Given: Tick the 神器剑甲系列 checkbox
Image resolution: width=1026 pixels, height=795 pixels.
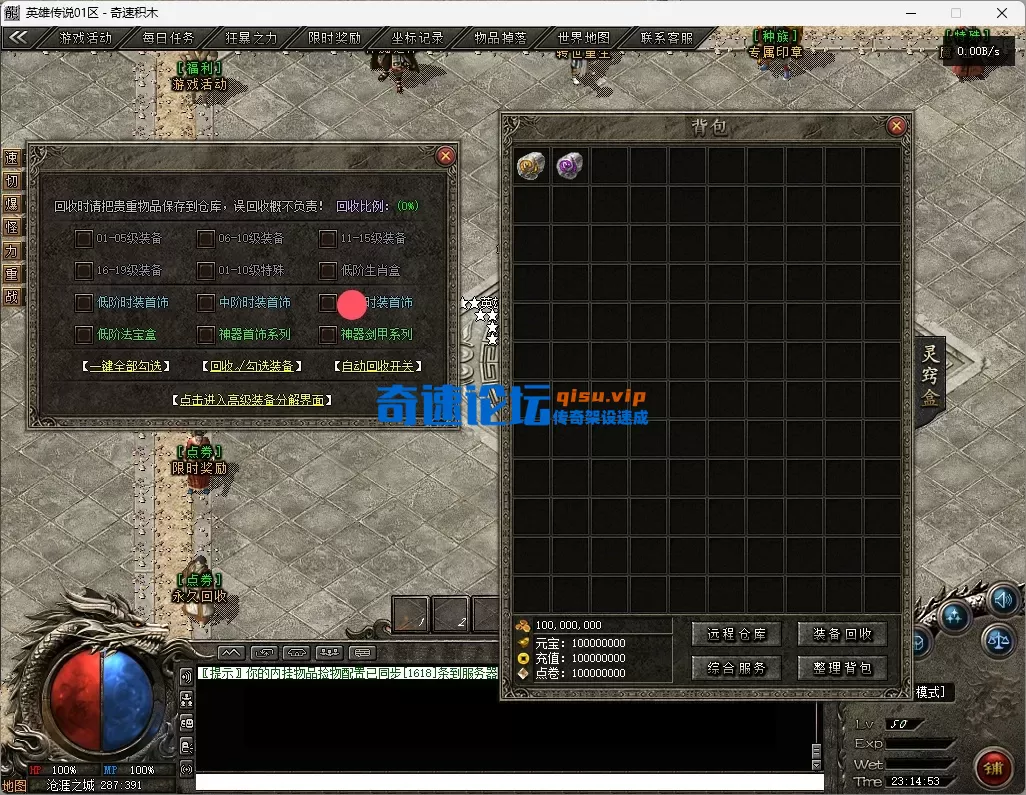Looking at the screenshot, I should pyautogui.click(x=328, y=334).
